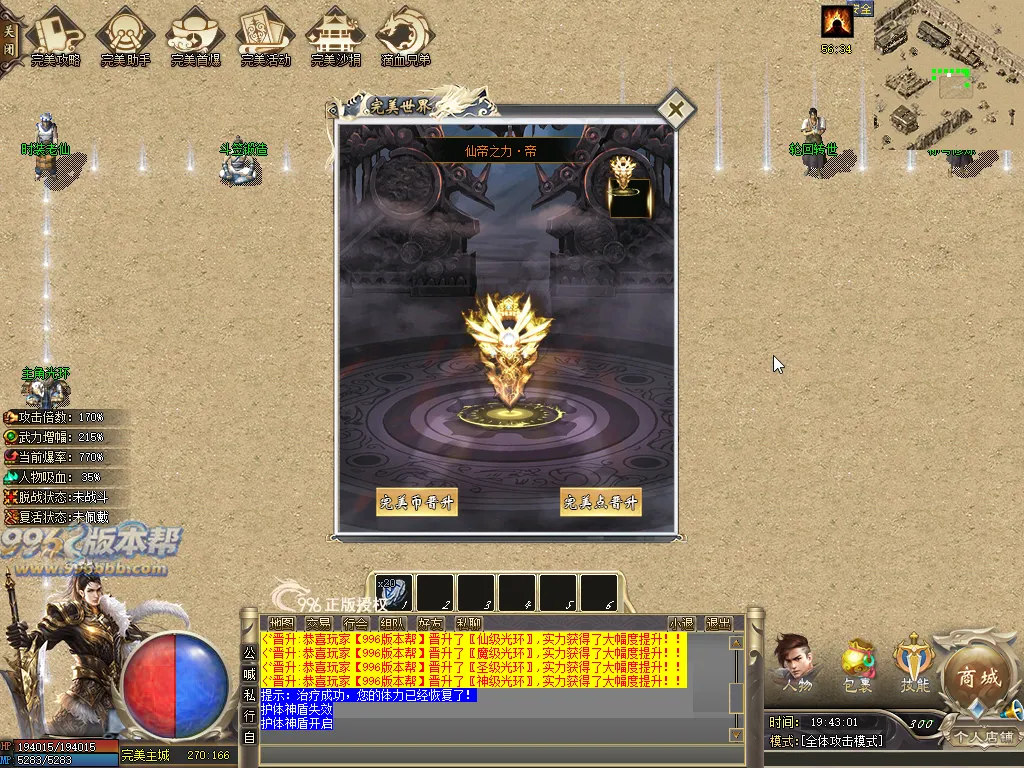Image resolution: width=1024 pixels, height=768 pixels.
Task: Open the 完美活动 events icon
Action: pyautogui.click(x=265, y=36)
